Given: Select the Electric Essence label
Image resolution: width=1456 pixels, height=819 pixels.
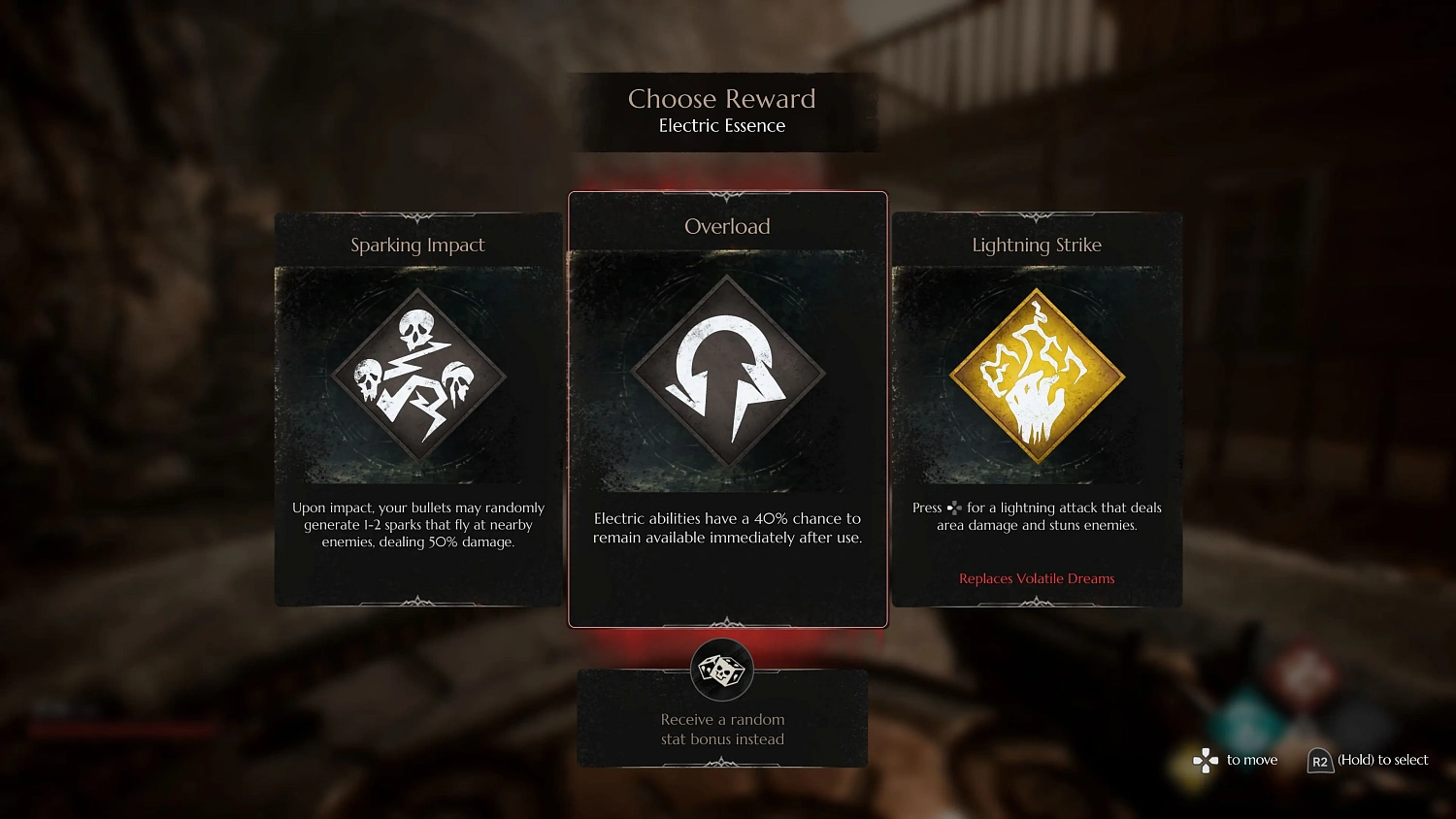Looking at the screenshot, I should [722, 125].
